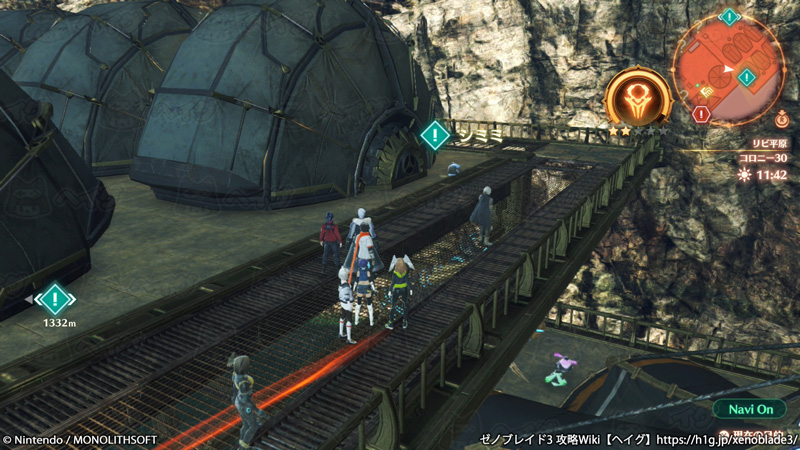800x450 pixels.
Task: Select the red hexagon quest marker on minimap
Action: coord(701,115)
